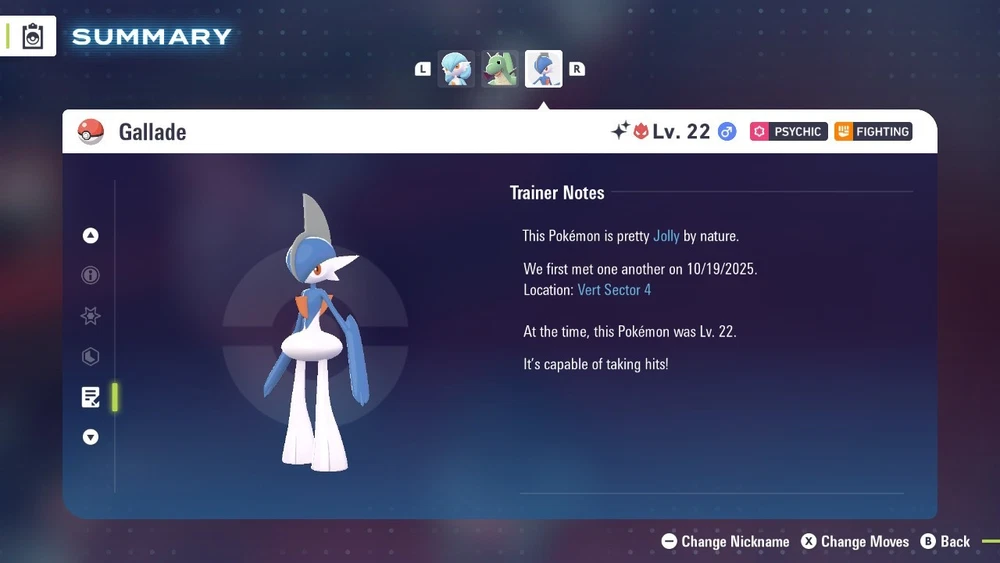Choose Change Nickname
1000x563 pixels.
click(726, 541)
